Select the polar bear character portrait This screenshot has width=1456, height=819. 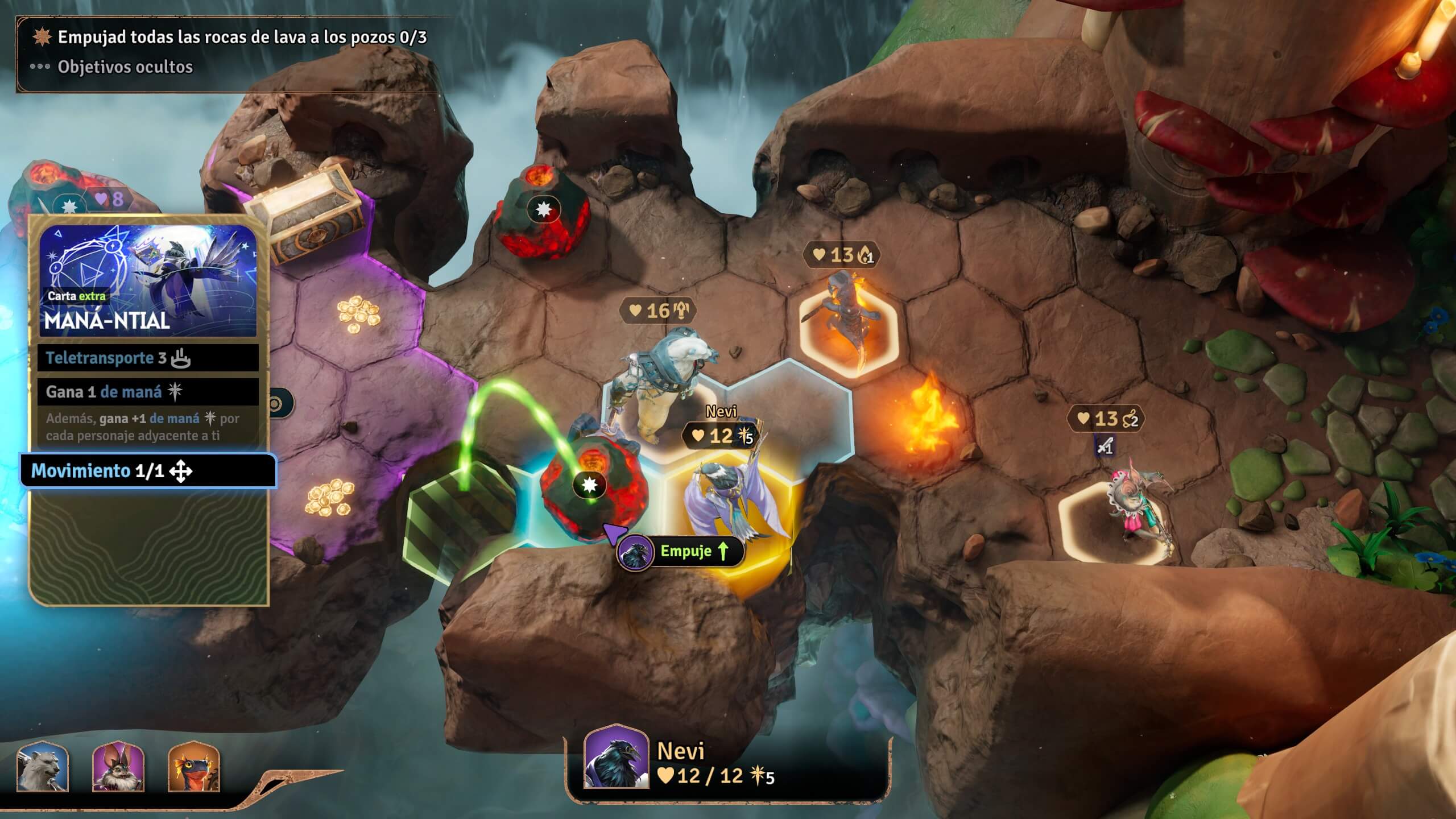pyautogui.click(x=43, y=767)
